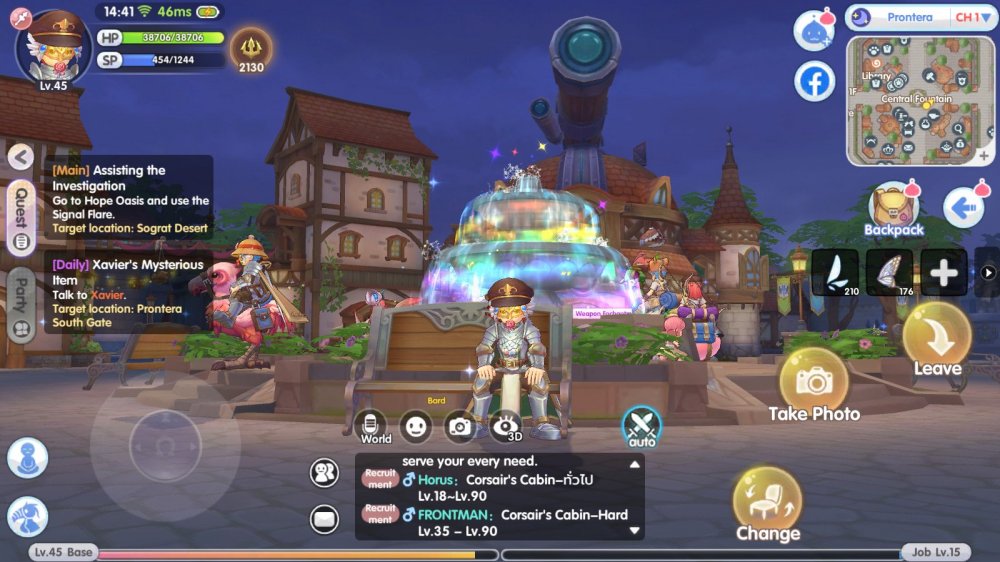1000x562 pixels.
Task: Click the plus add shortcut slot
Action: (x=943, y=272)
